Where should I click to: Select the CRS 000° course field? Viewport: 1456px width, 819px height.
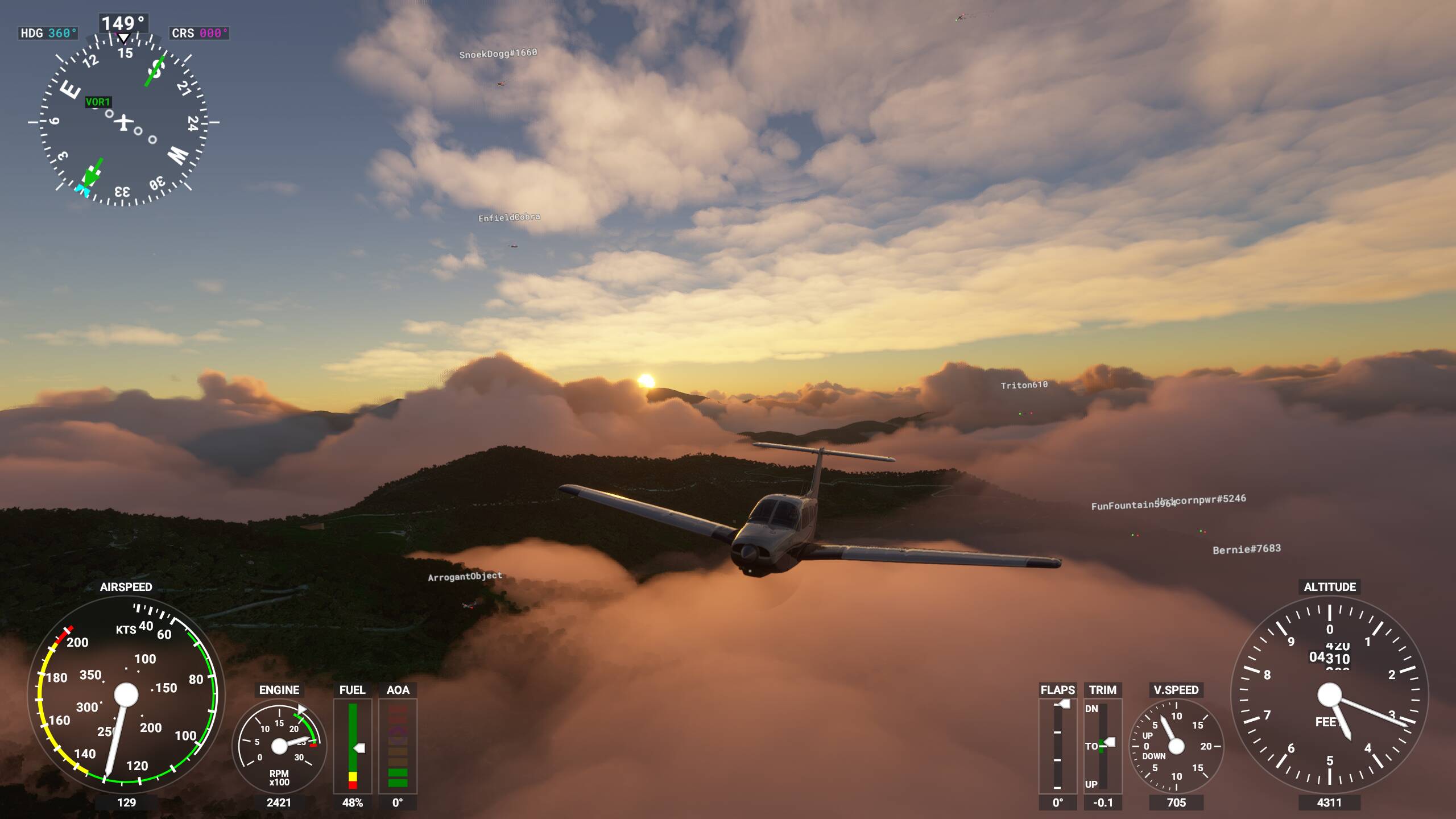(199, 33)
